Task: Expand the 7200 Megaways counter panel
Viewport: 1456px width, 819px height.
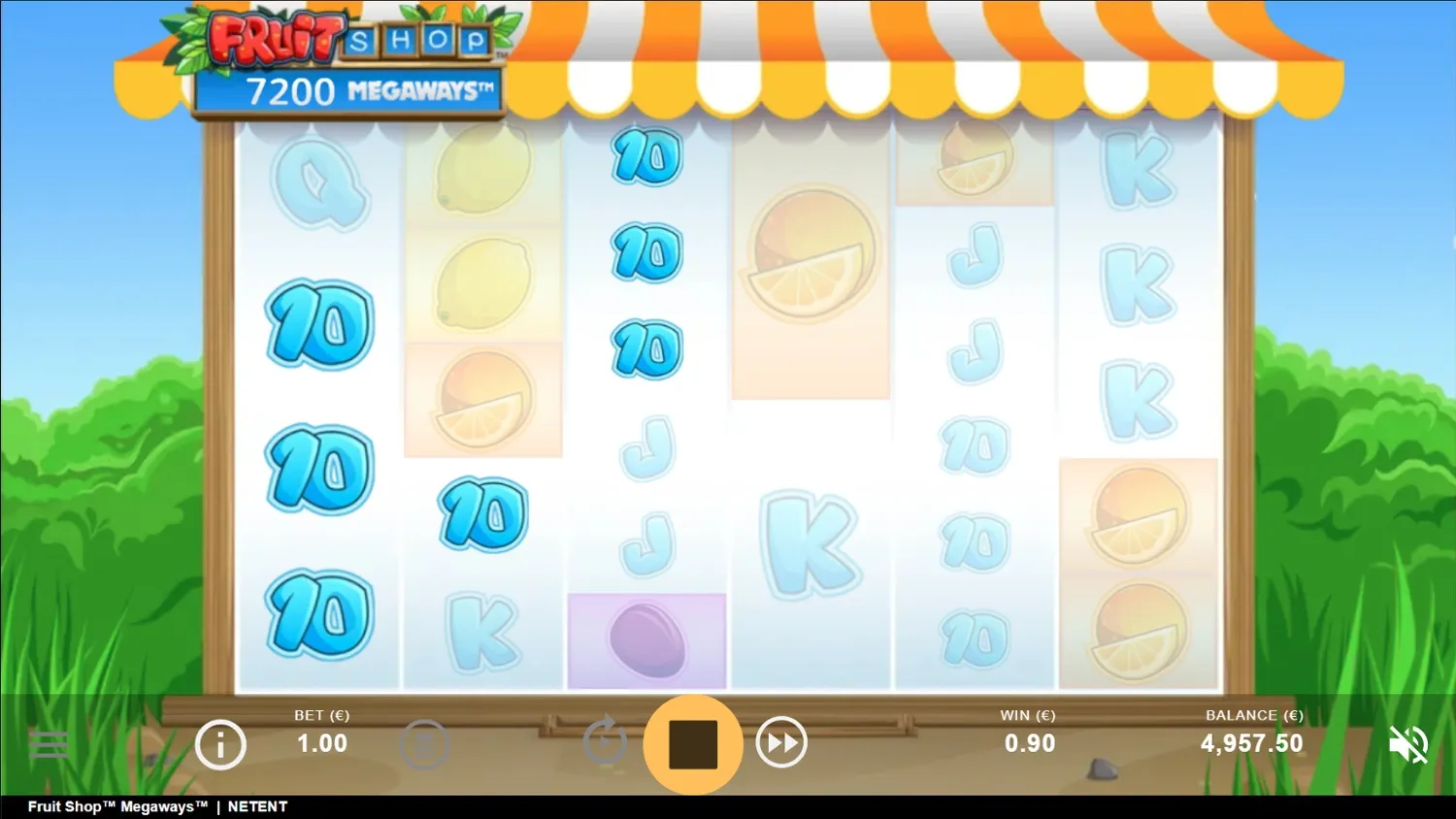Action: pyautogui.click(x=349, y=91)
